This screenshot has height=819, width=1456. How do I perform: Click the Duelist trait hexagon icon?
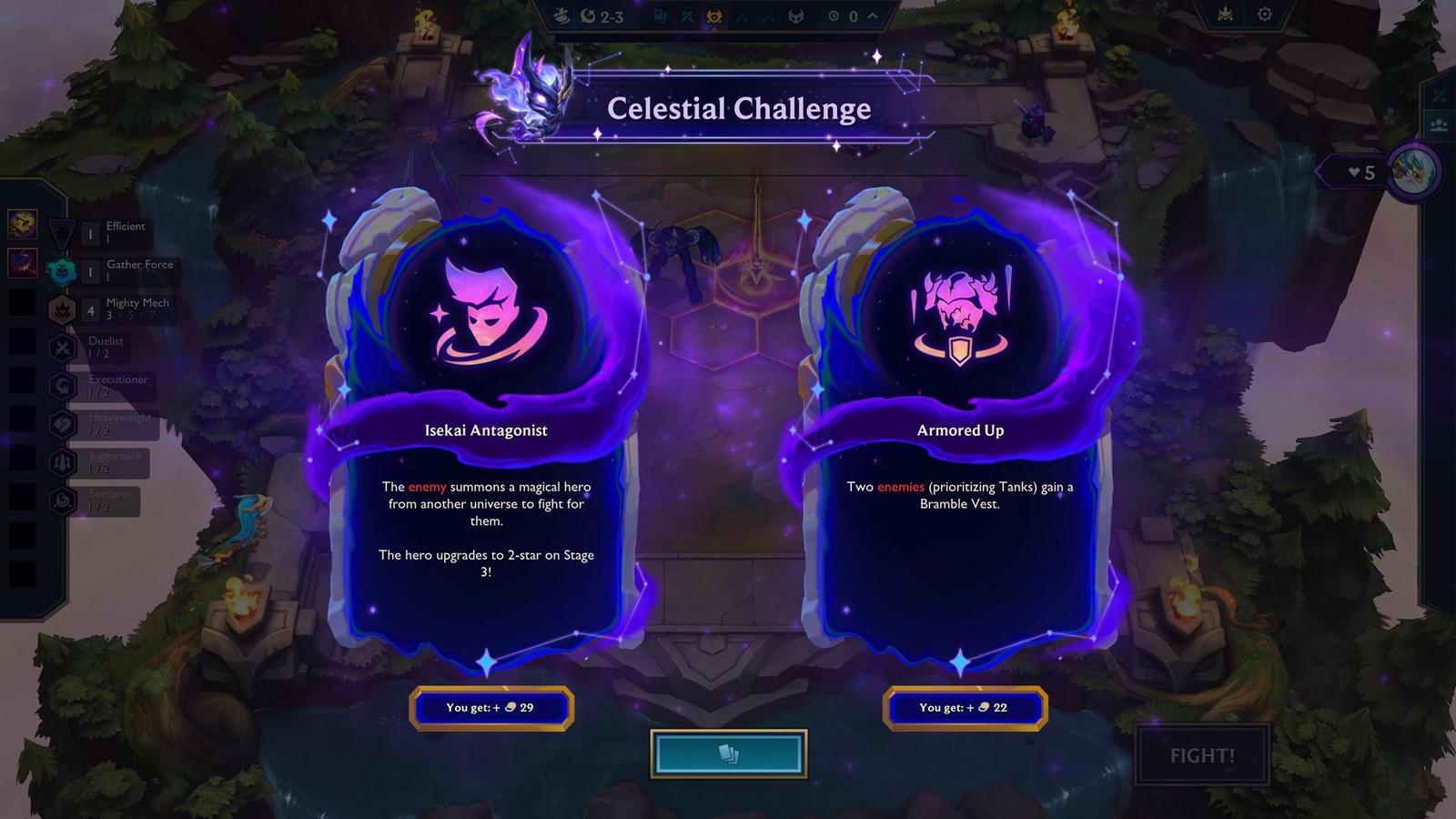[x=62, y=348]
